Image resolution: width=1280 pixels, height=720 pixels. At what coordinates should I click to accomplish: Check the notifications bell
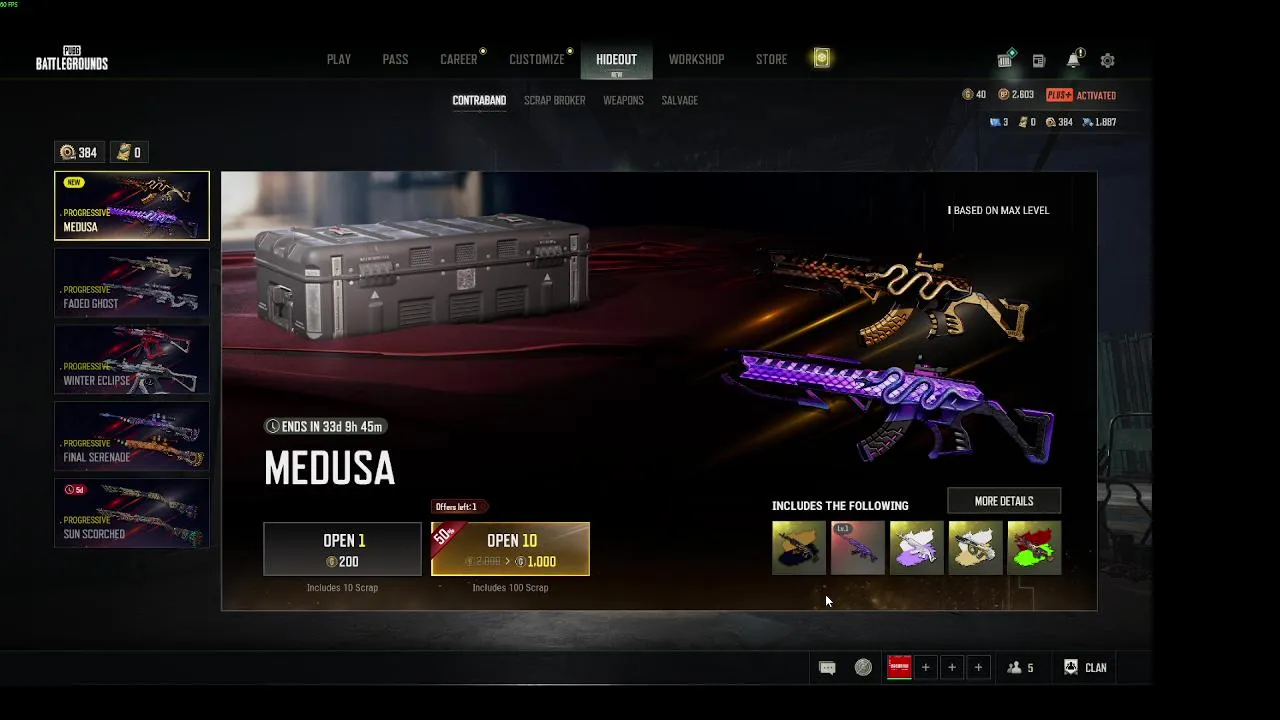[x=1073, y=61]
